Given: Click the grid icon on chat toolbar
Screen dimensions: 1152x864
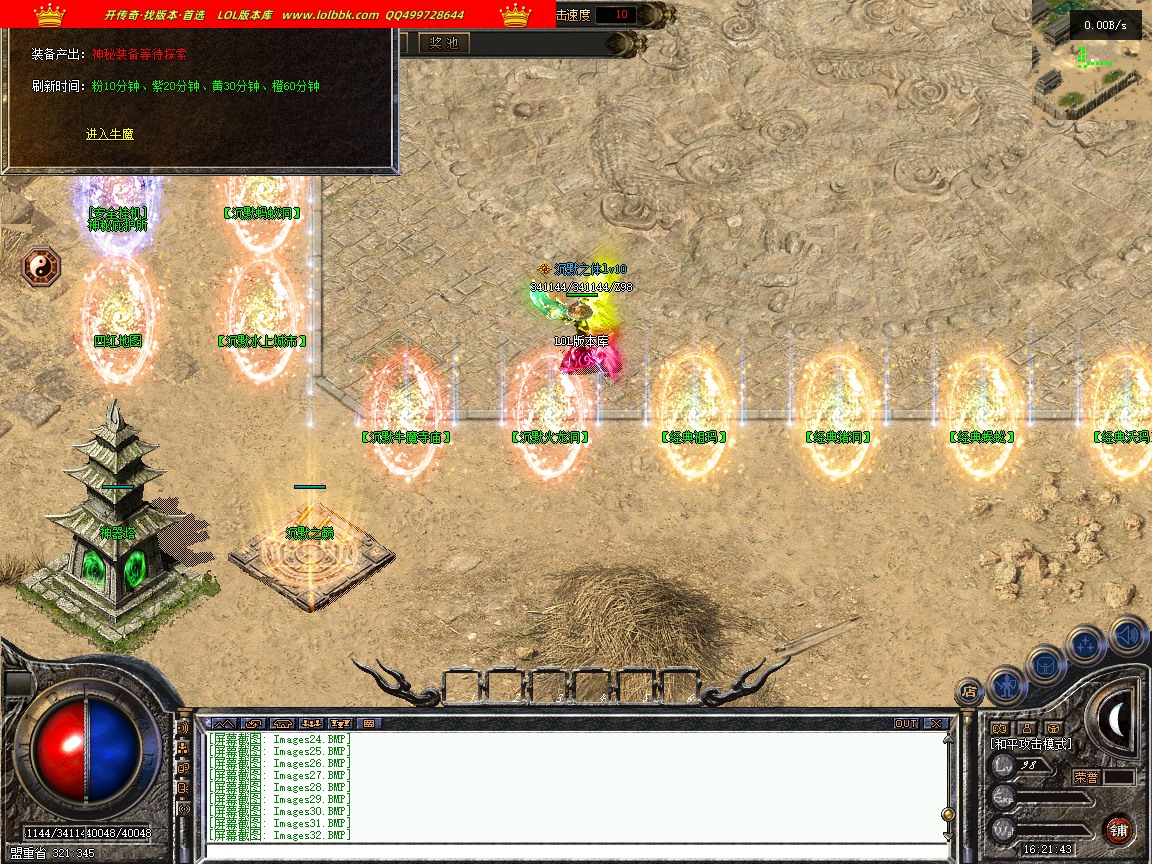Looking at the screenshot, I should [368, 723].
